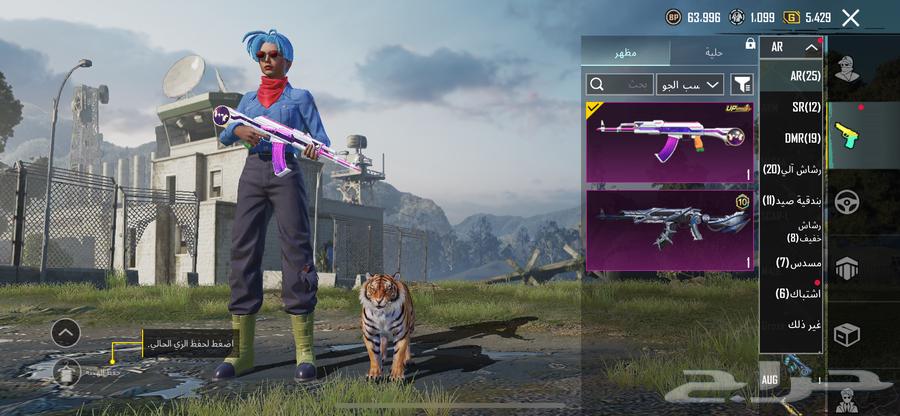Screen dimensions: 900x416
Task: Collapse the AR weapon type dropdown
Action: 790,47
